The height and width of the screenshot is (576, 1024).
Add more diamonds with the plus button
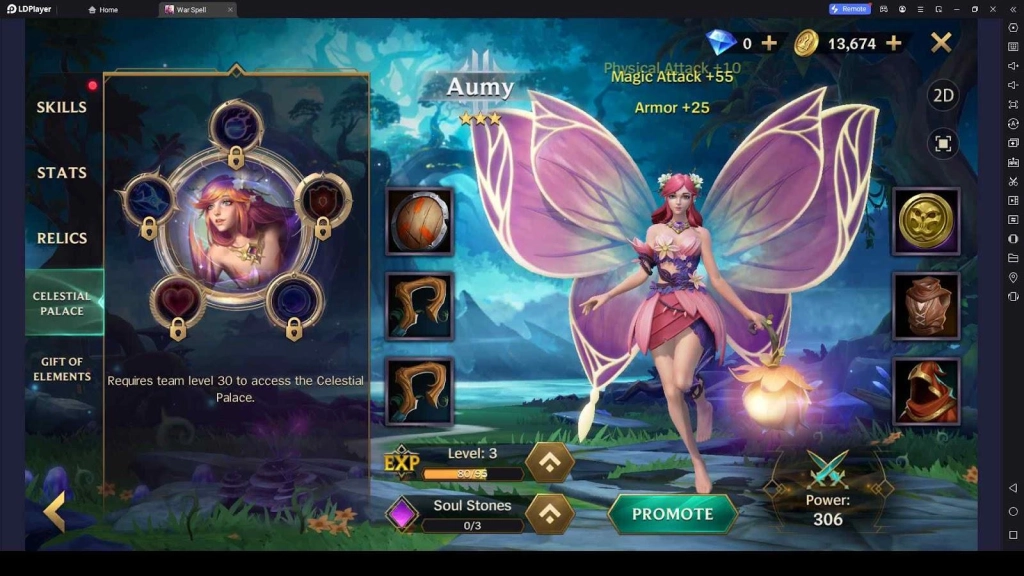(769, 43)
